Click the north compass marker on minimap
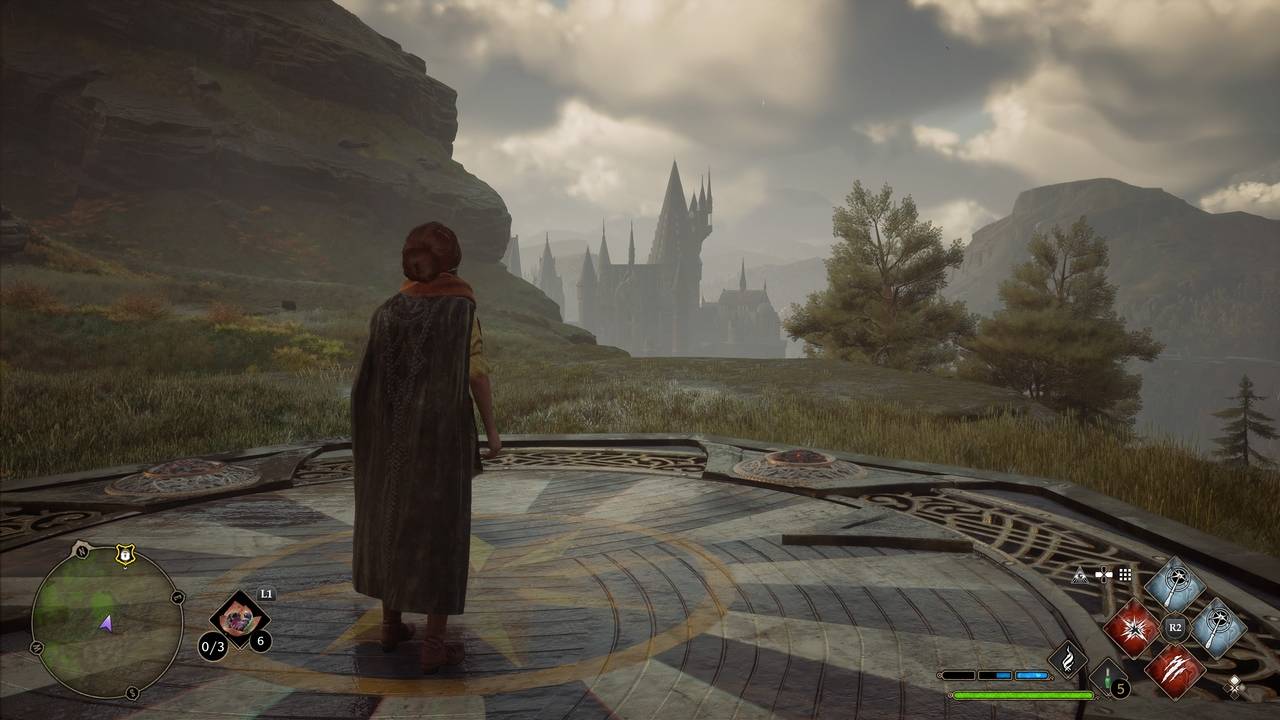 tap(81, 550)
